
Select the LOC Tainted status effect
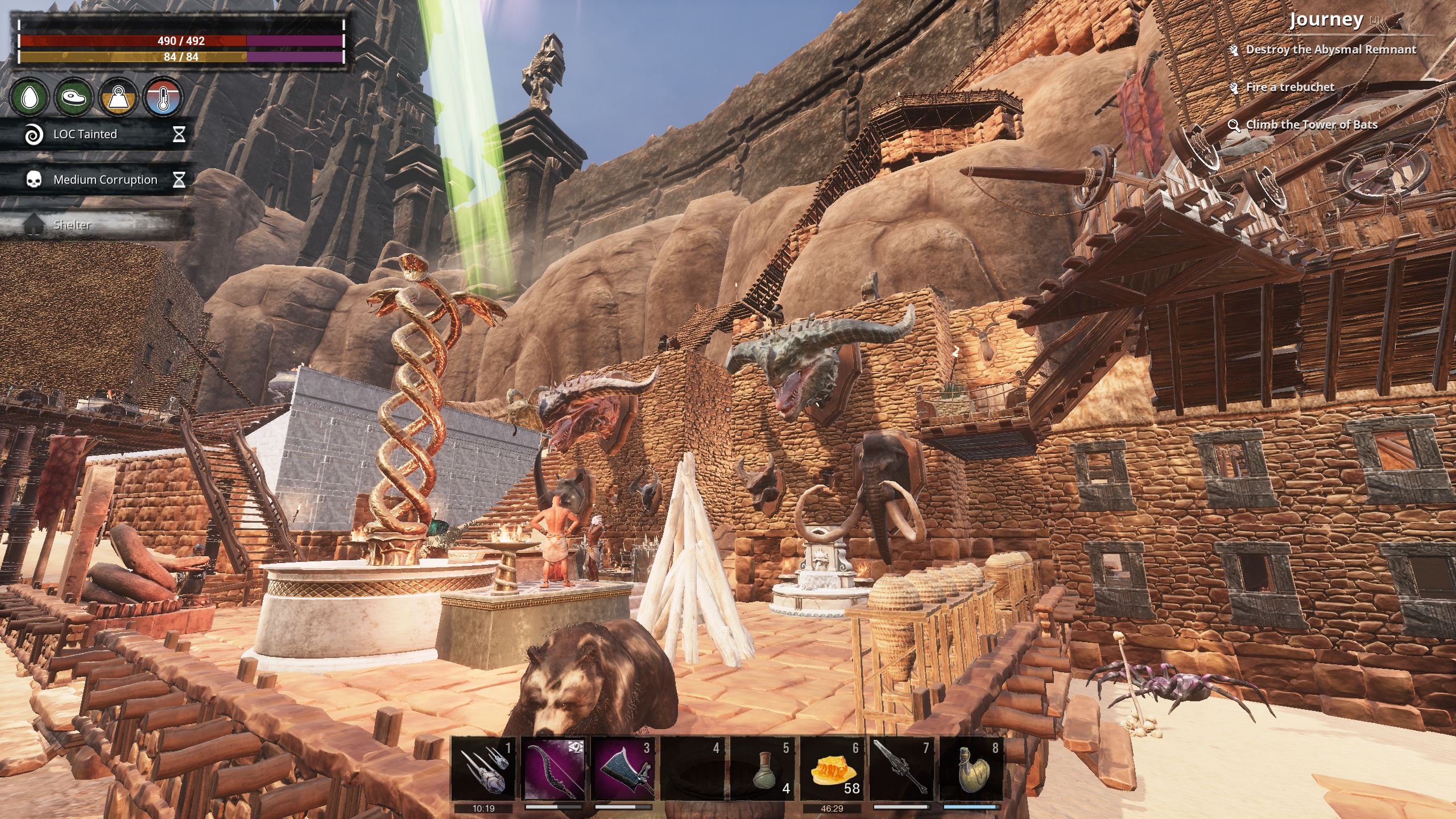tap(85, 134)
